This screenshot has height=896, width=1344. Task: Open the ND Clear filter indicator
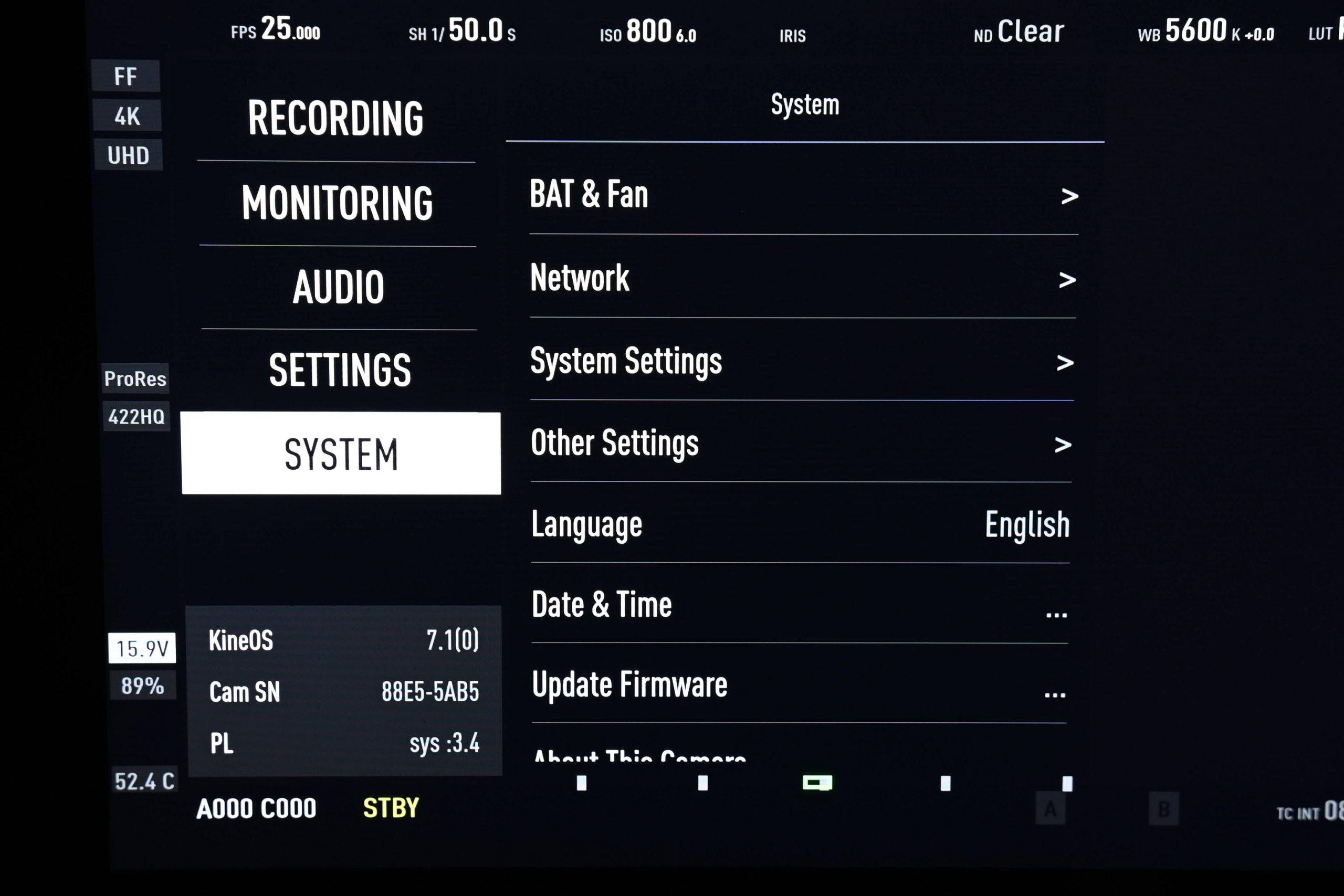[1018, 31]
